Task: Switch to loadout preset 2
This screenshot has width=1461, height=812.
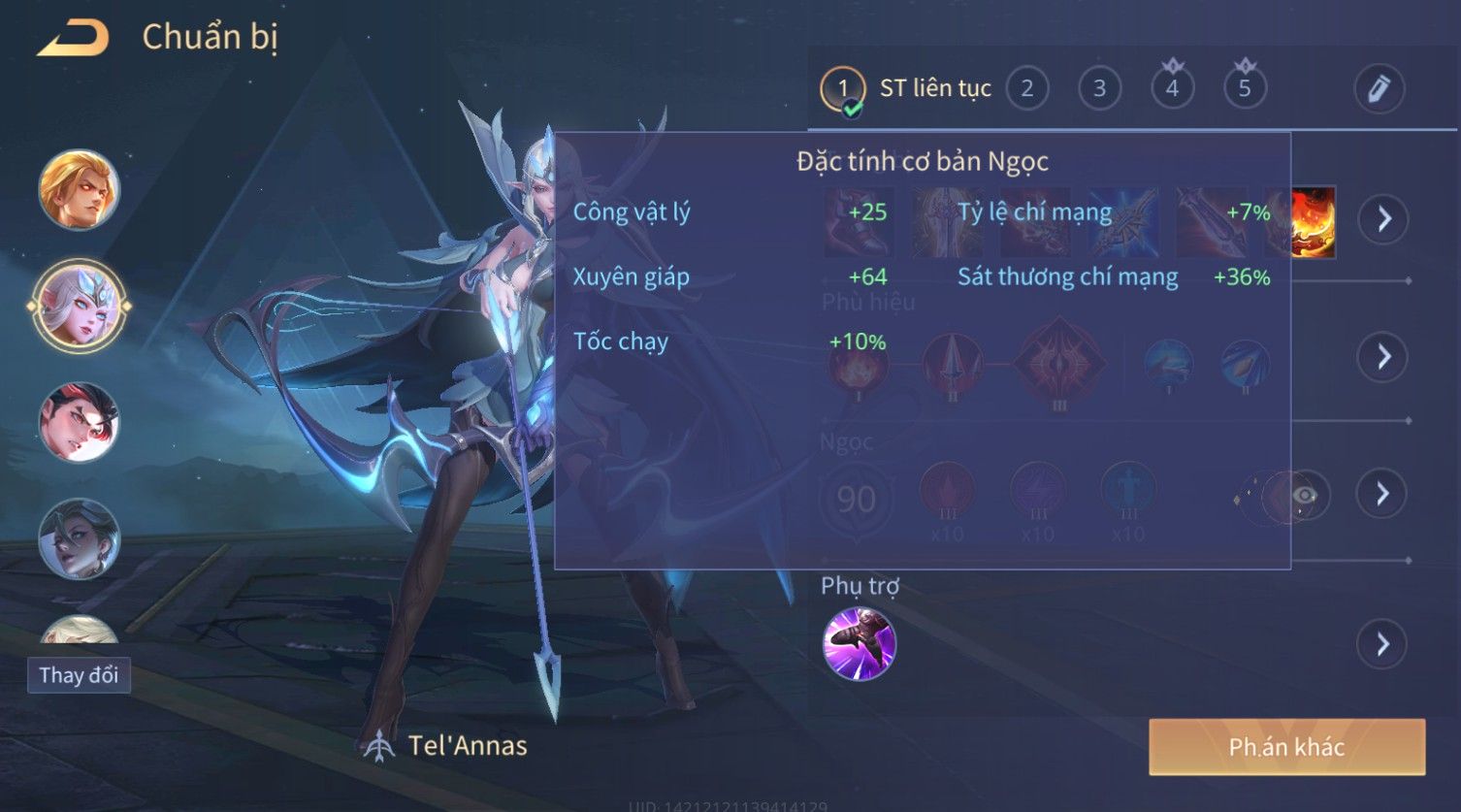Action: (x=1026, y=89)
